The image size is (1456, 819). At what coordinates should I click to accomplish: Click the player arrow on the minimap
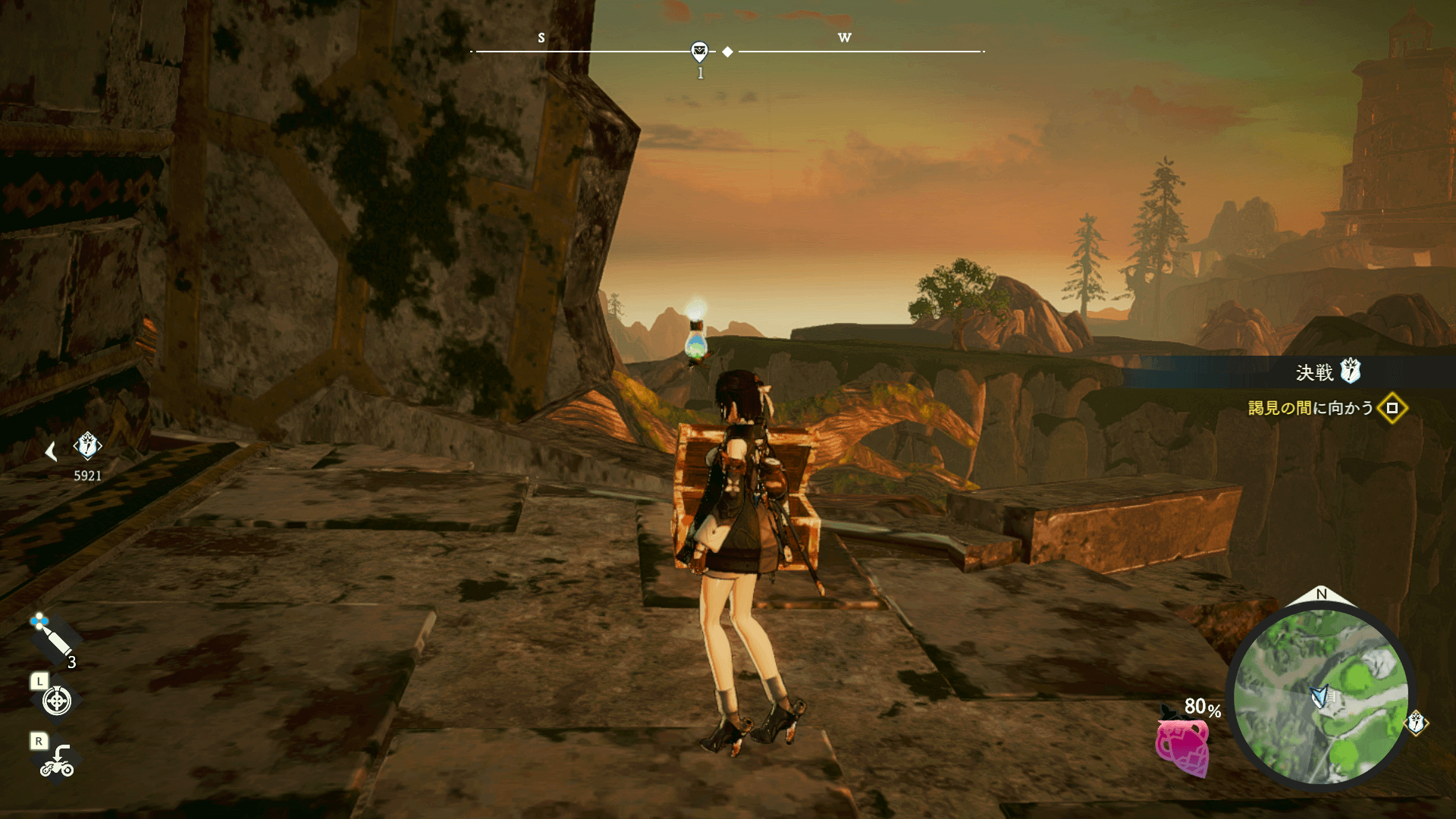pos(1320,696)
